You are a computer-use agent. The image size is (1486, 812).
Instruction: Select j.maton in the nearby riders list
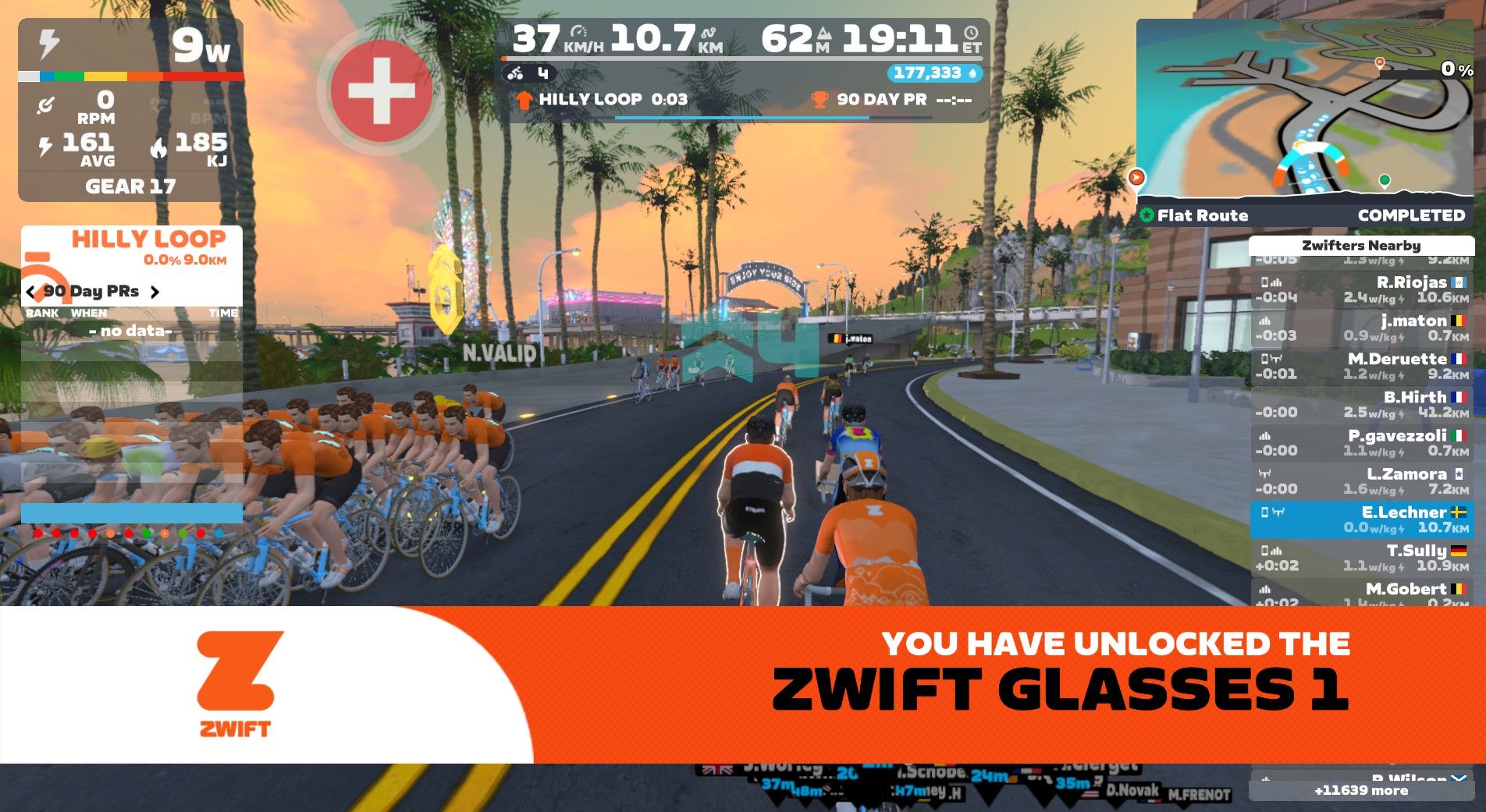coord(1361,328)
